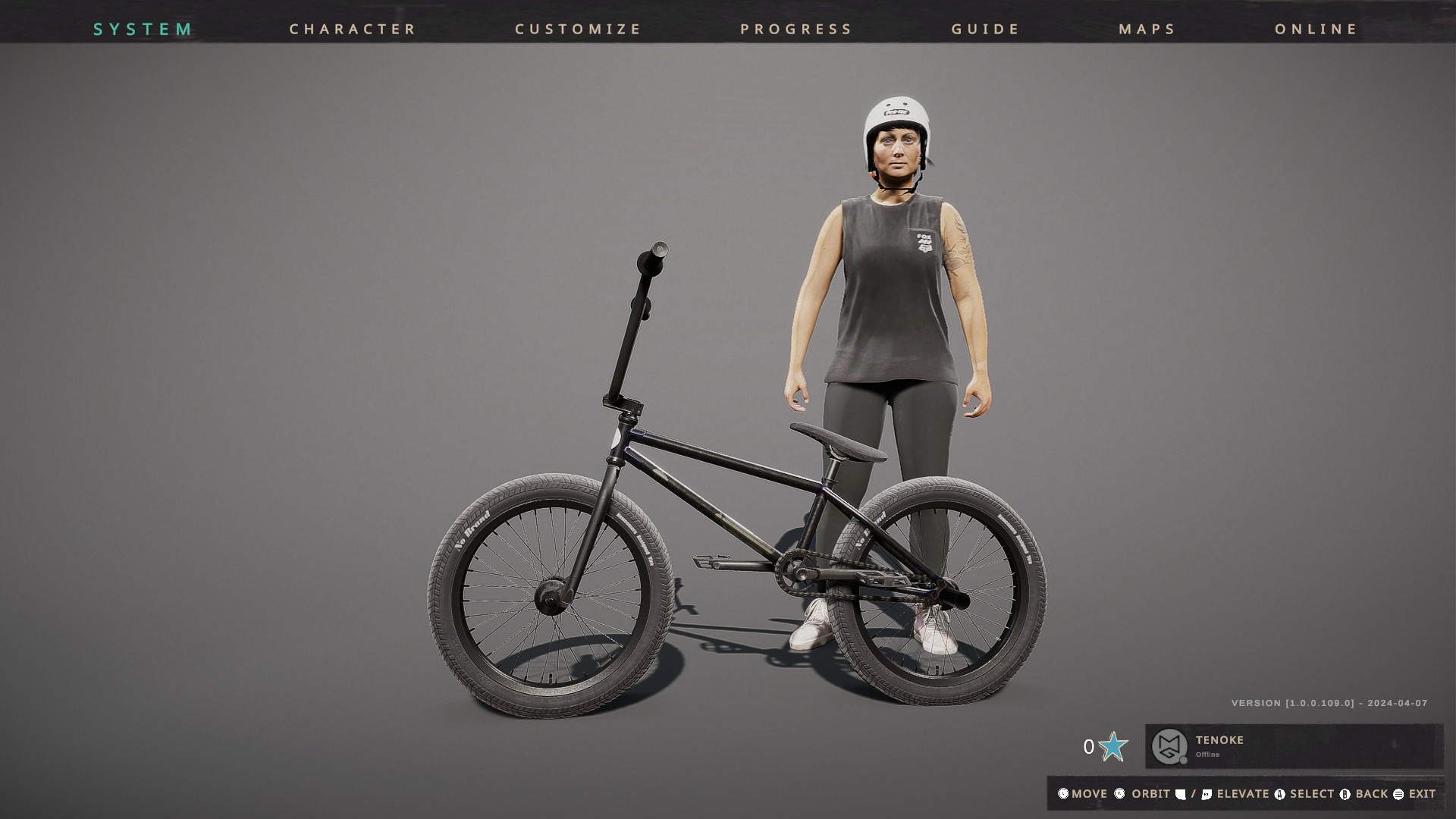Open the Guide tab
The height and width of the screenshot is (819, 1456).
(x=985, y=29)
